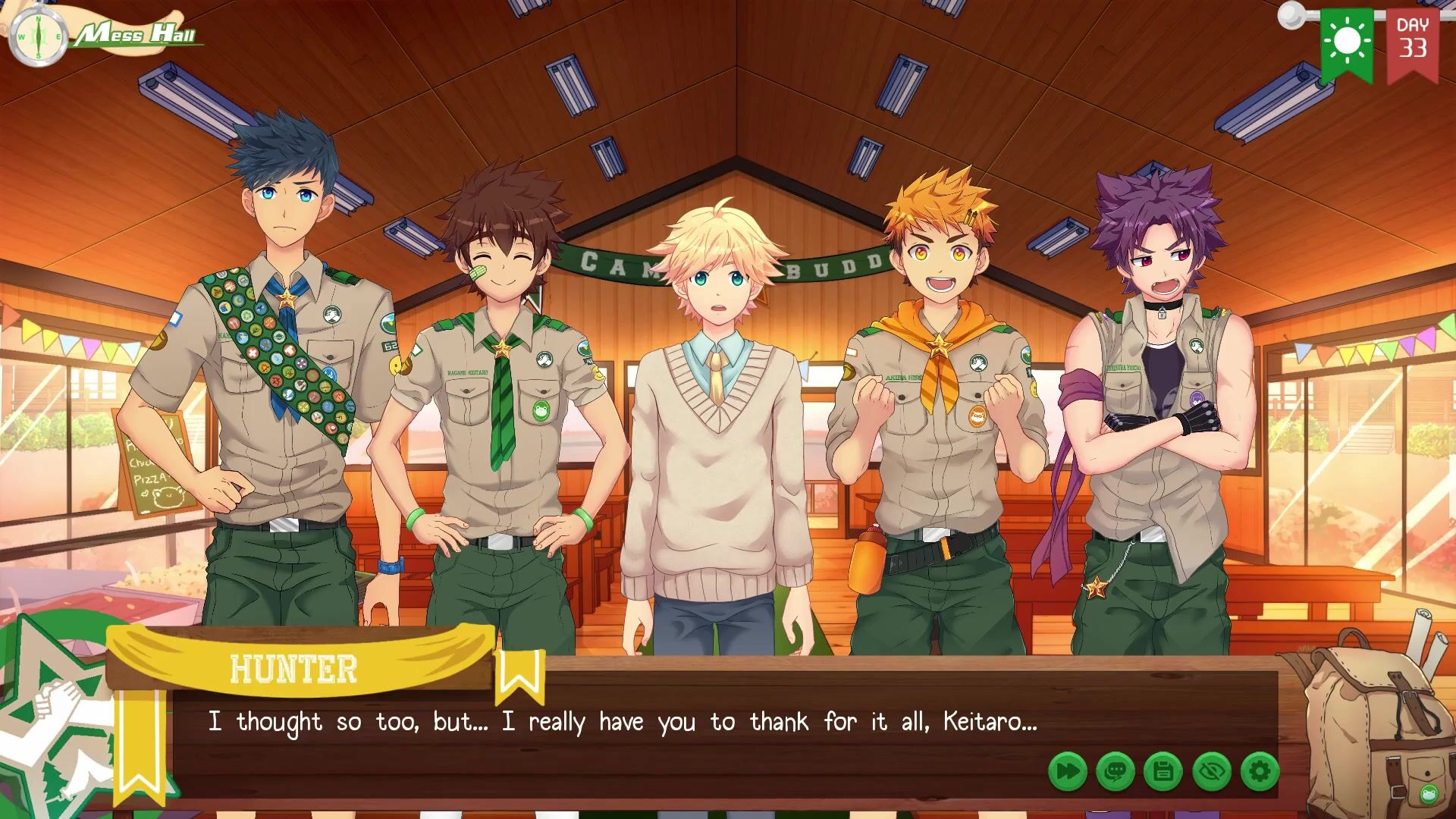Open the save game menu
This screenshot has height=819, width=1456.
click(x=1163, y=772)
